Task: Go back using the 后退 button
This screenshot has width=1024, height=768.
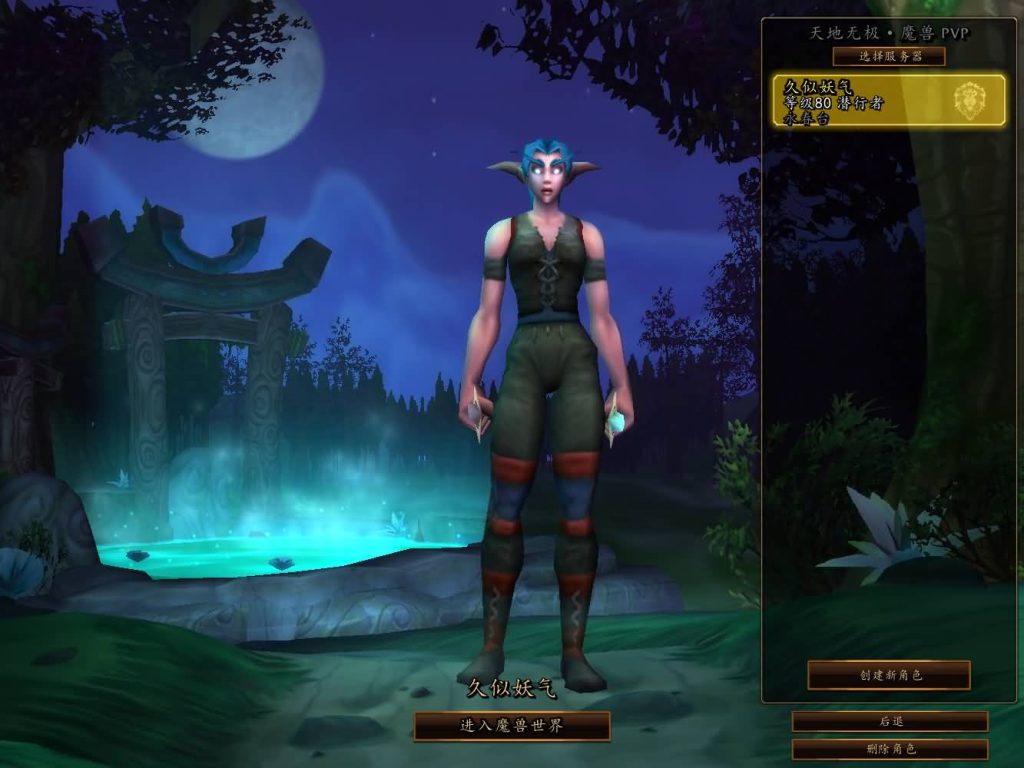Action: coord(890,721)
